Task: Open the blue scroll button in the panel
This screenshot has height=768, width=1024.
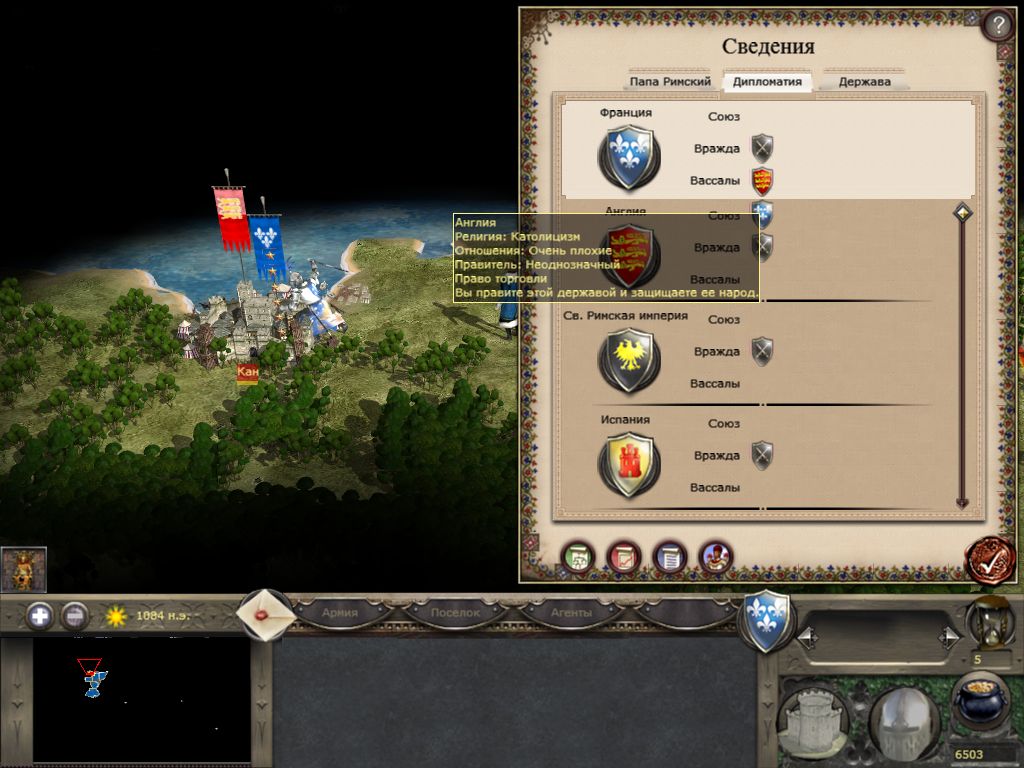Action: pyautogui.click(x=670, y=557)
